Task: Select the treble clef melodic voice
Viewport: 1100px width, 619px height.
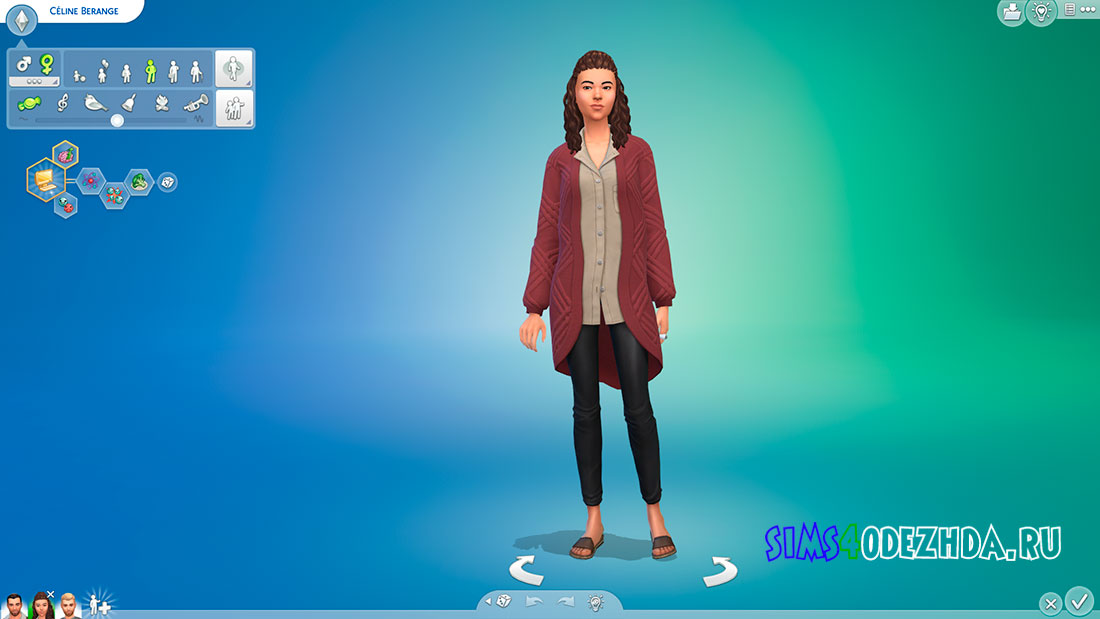Action: click(62, 103)
